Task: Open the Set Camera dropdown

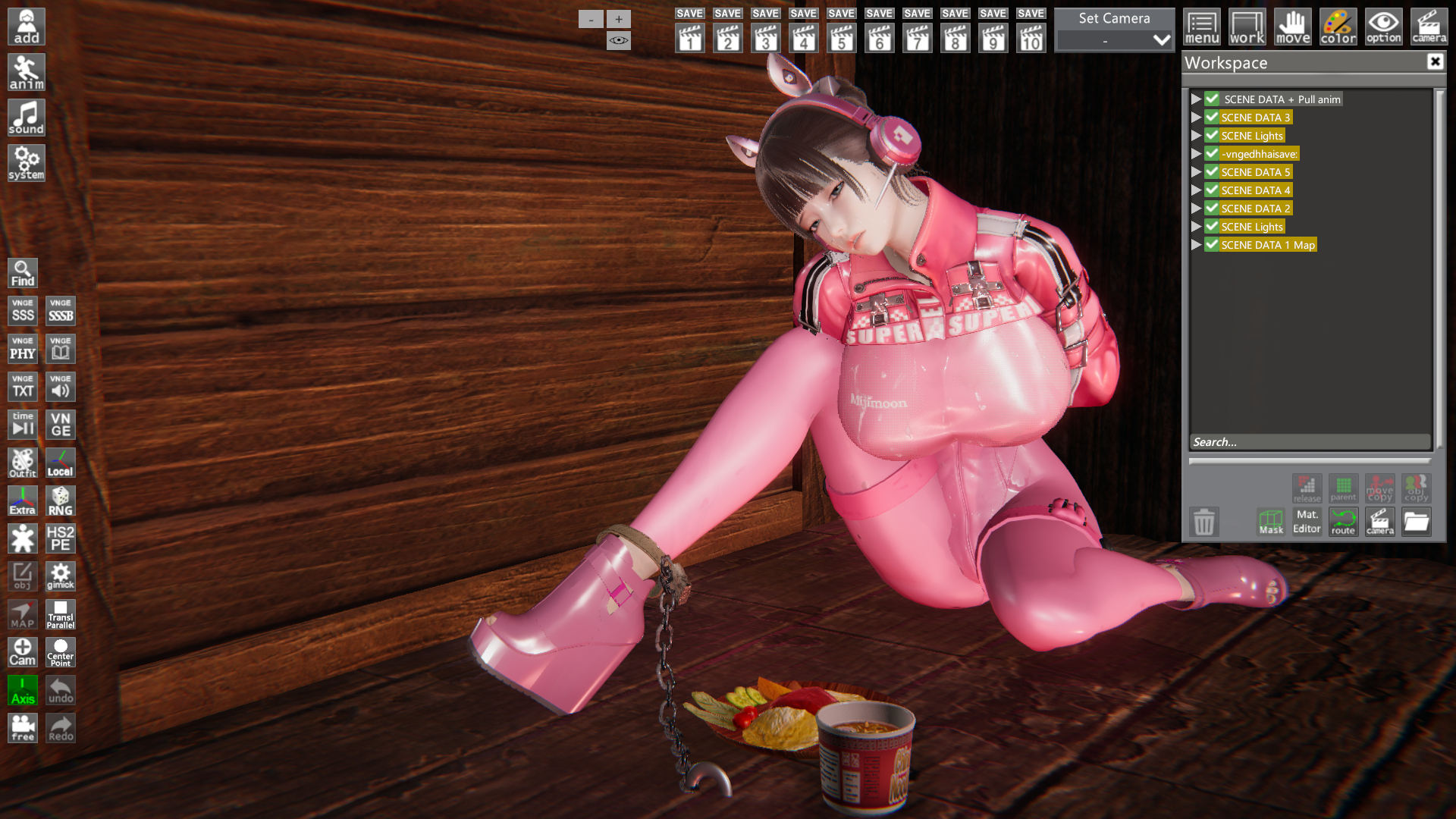Action: 1161,40
